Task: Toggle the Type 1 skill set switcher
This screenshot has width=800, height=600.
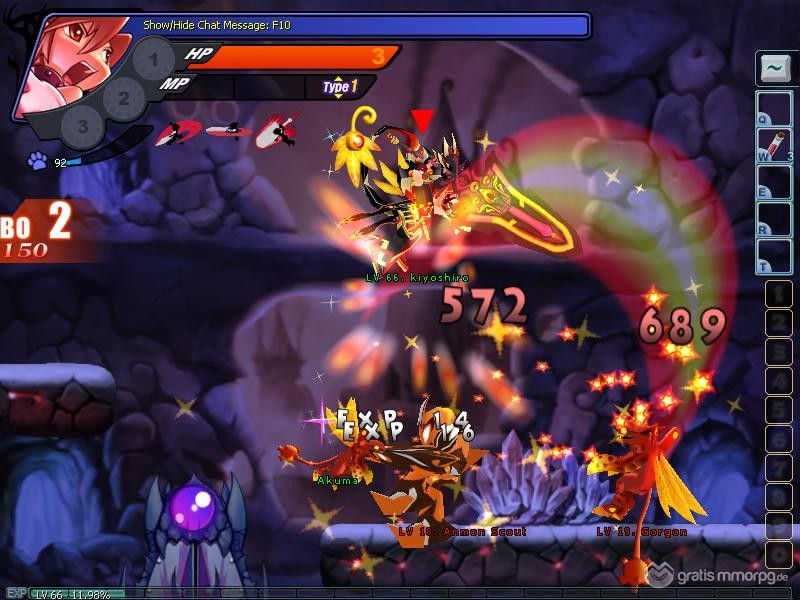Action: [x=340, y=87]
